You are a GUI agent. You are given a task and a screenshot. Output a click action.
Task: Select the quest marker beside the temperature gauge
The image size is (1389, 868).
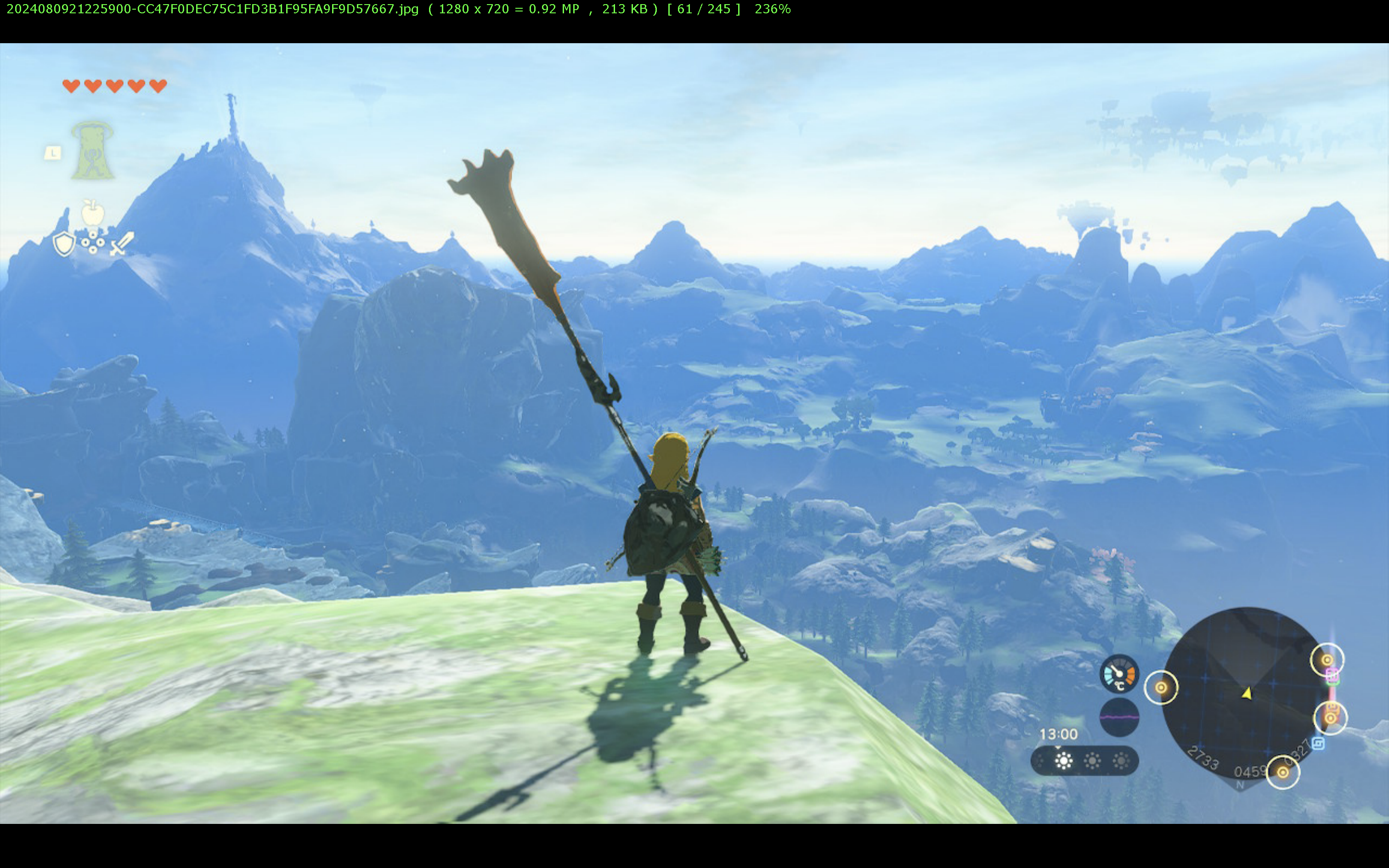coord(1161,687)
